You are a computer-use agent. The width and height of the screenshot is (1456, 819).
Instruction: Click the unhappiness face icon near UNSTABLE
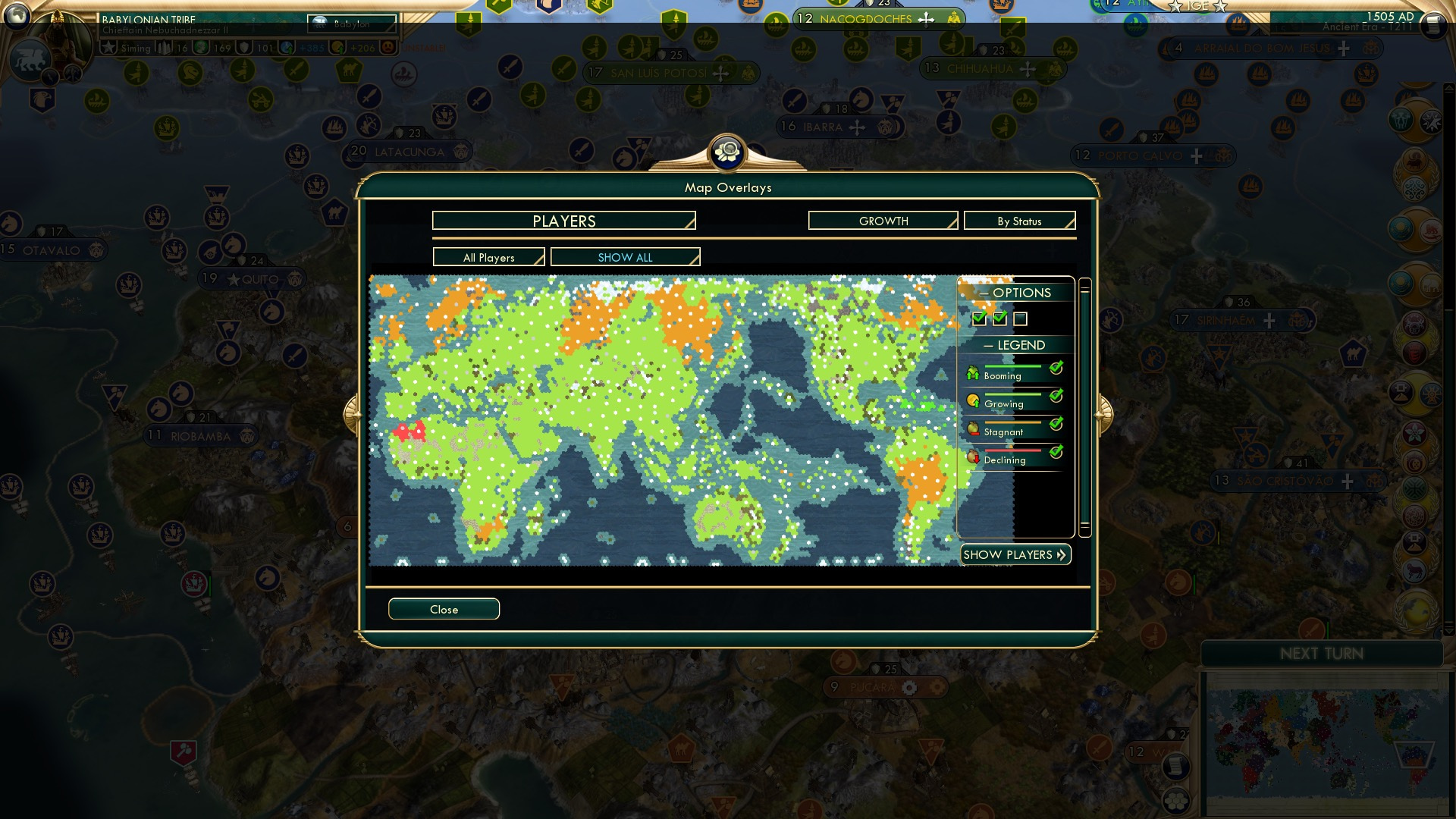pyautogui.click(x=388, y=47)
